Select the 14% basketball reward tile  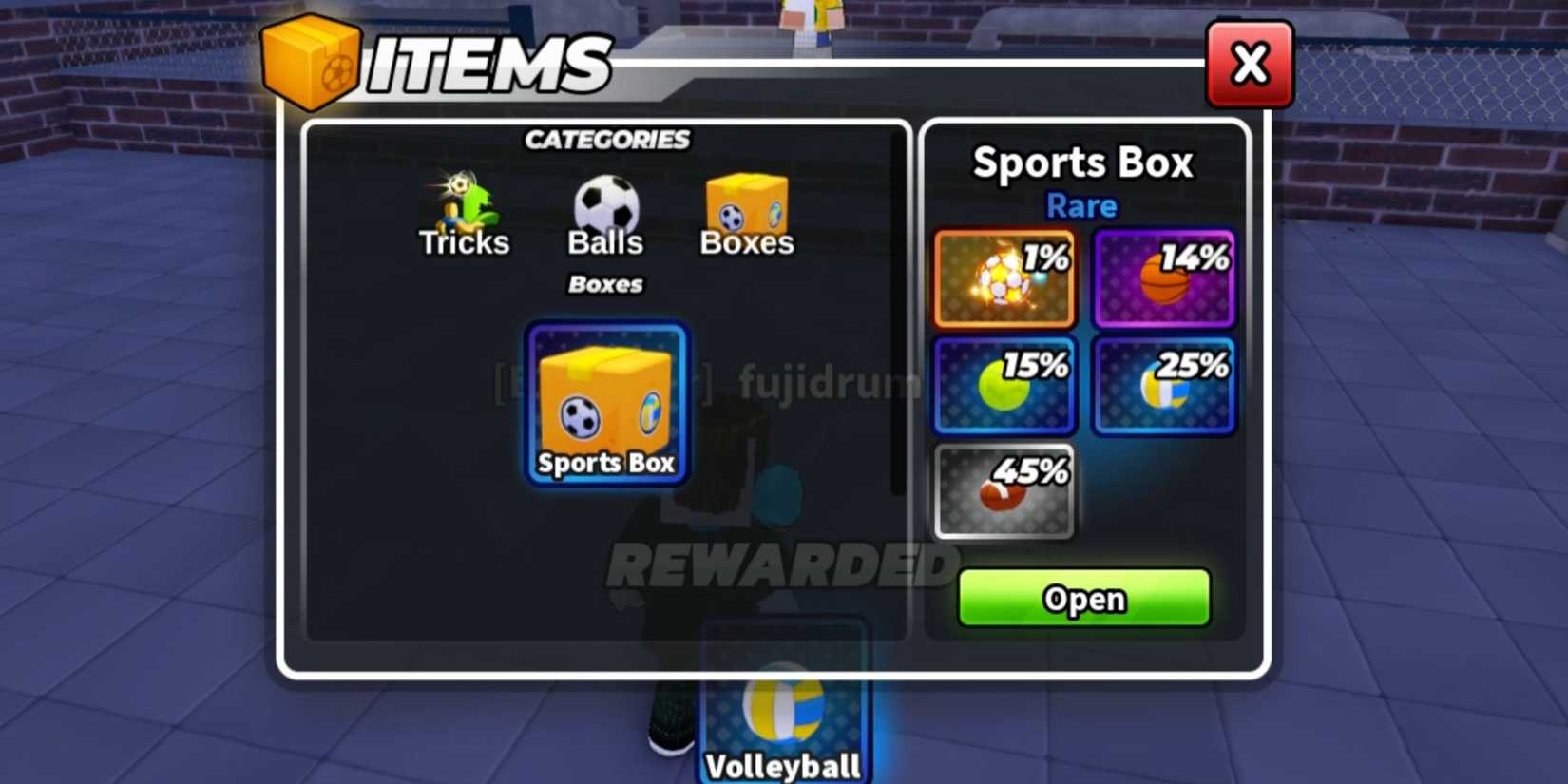(x=1163, y=278)
